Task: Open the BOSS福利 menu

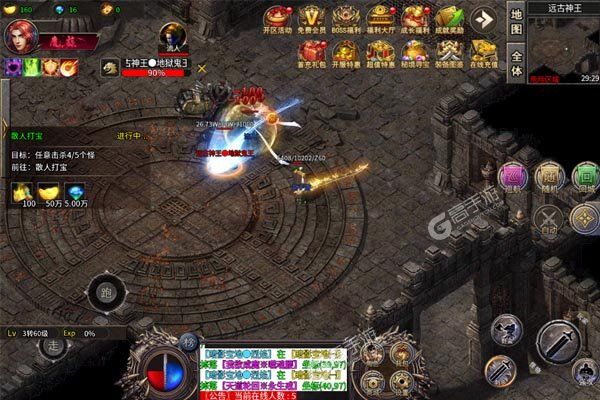Action: pyautogui.click(x=346, y=20)
